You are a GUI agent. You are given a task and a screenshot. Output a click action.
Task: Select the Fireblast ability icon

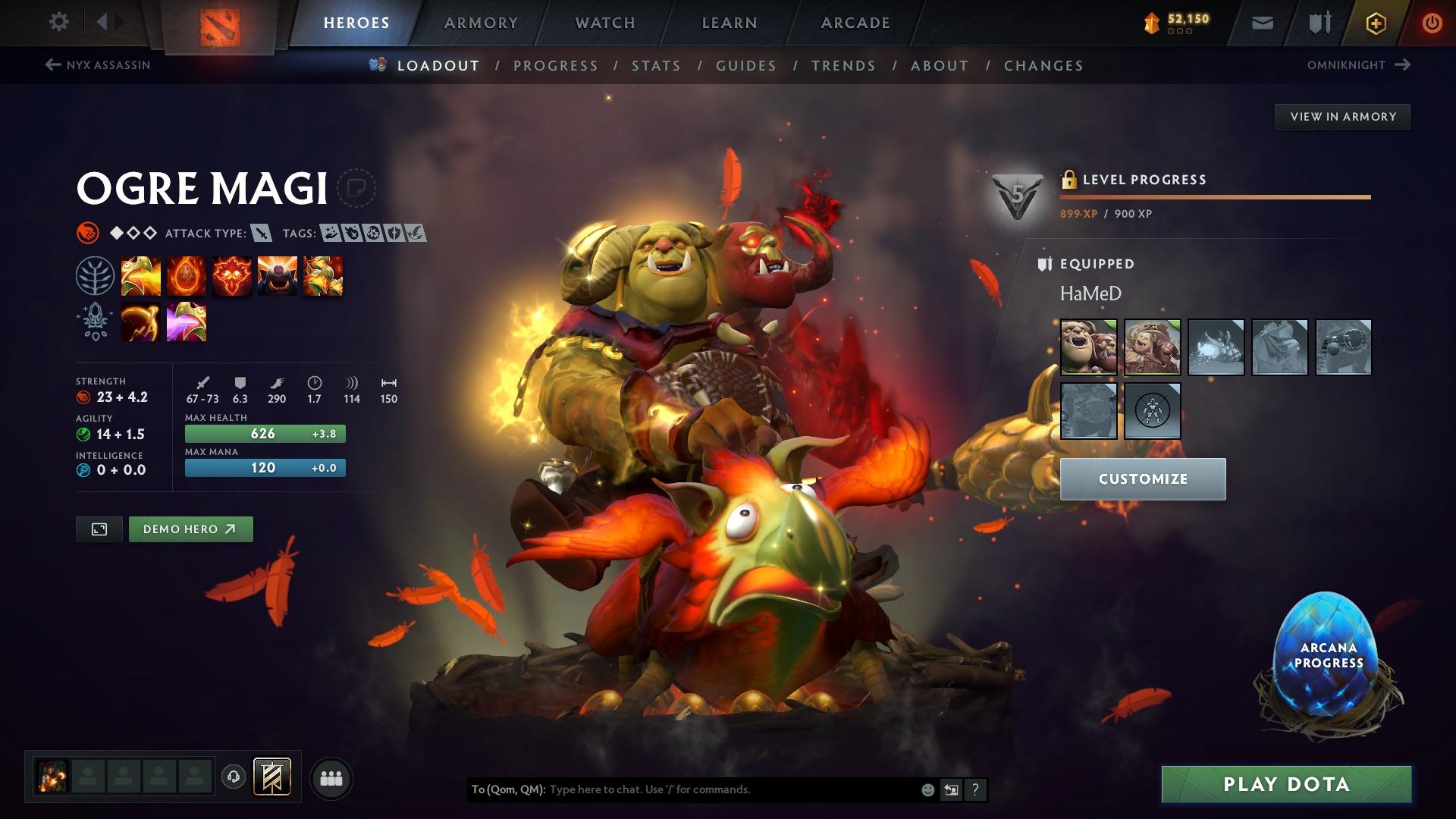[x=141, y=275]
